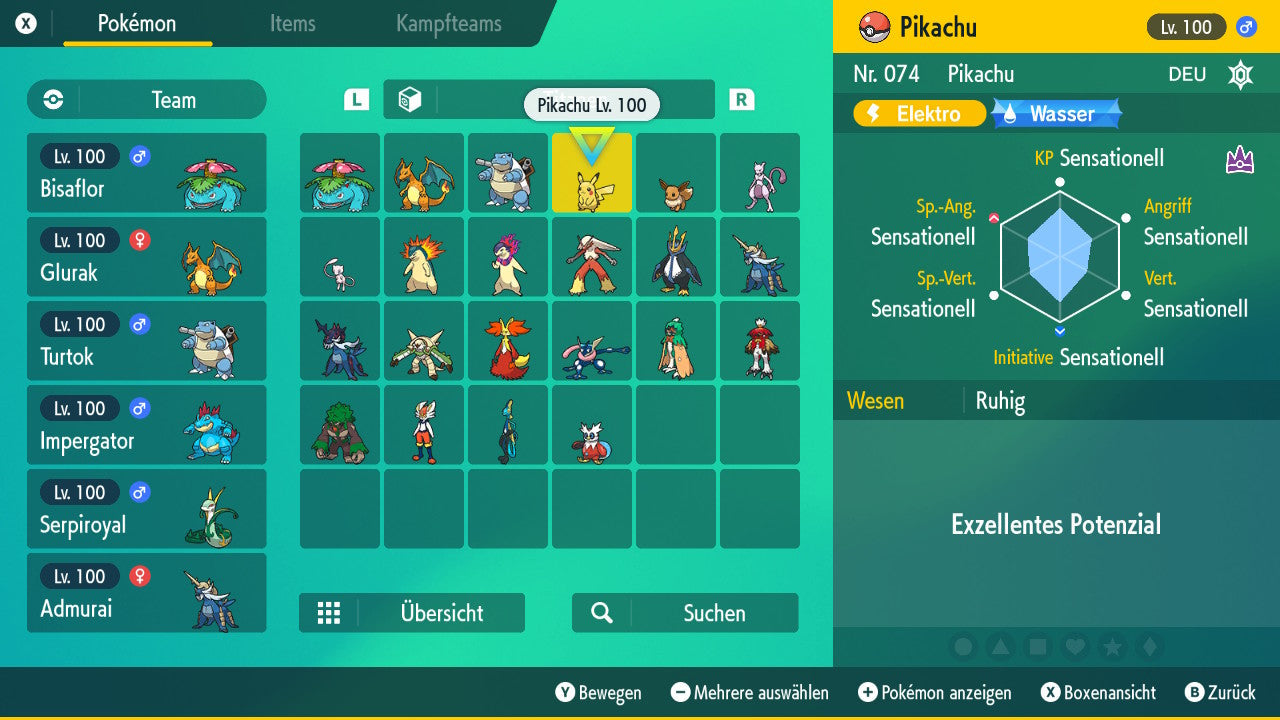Click the grid icon inside the Übersicht button
Viewport: 1280px width, 720px height.
pyautogui.click(x=329, y=613)
